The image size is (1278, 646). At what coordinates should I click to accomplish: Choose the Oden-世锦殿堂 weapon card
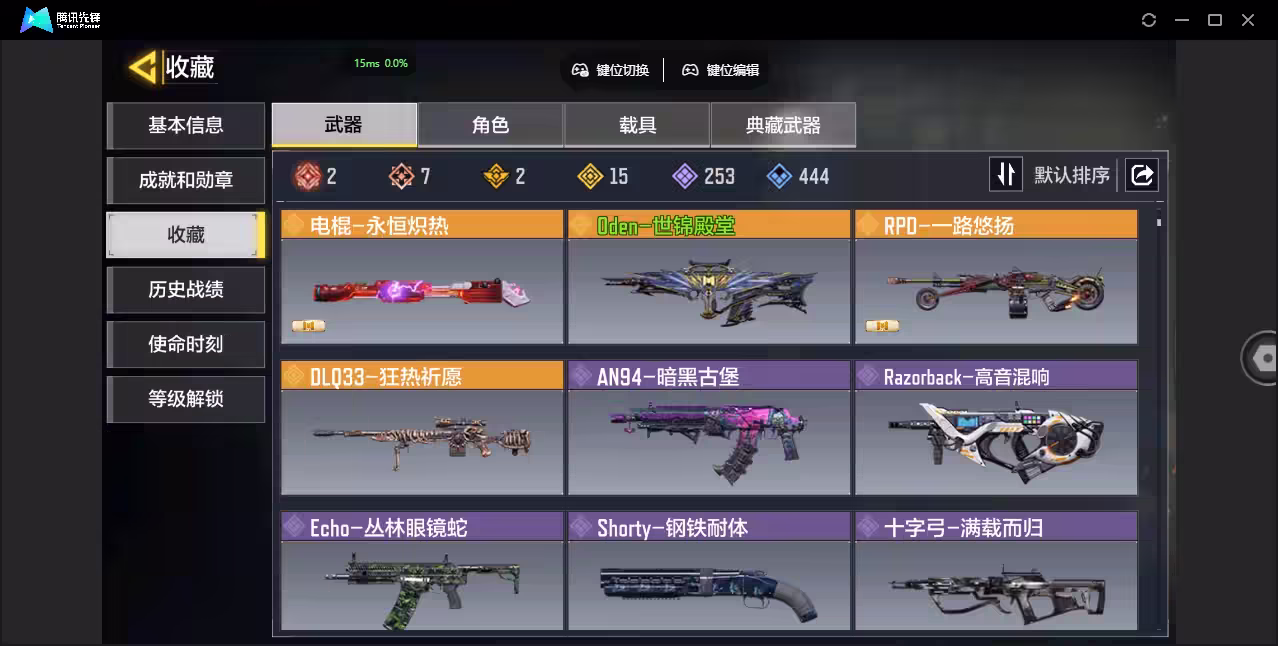click(709, 278)
